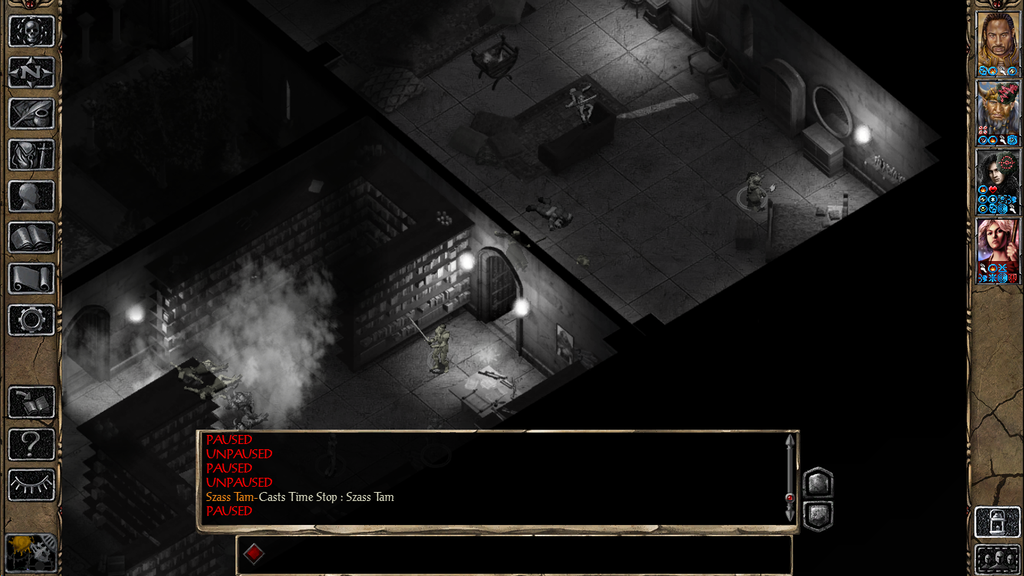The image size is (1024, 576).
Task: Toggle party AI with the lantern button
Action: (997, 521)
